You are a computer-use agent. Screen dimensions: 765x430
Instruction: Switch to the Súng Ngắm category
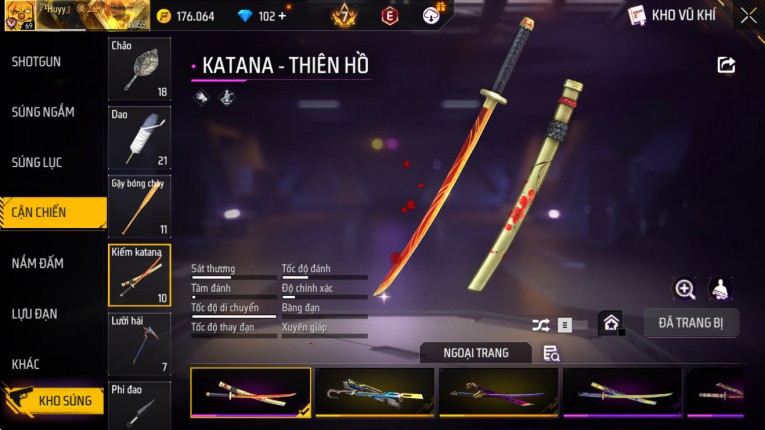[x=43, y=112]
